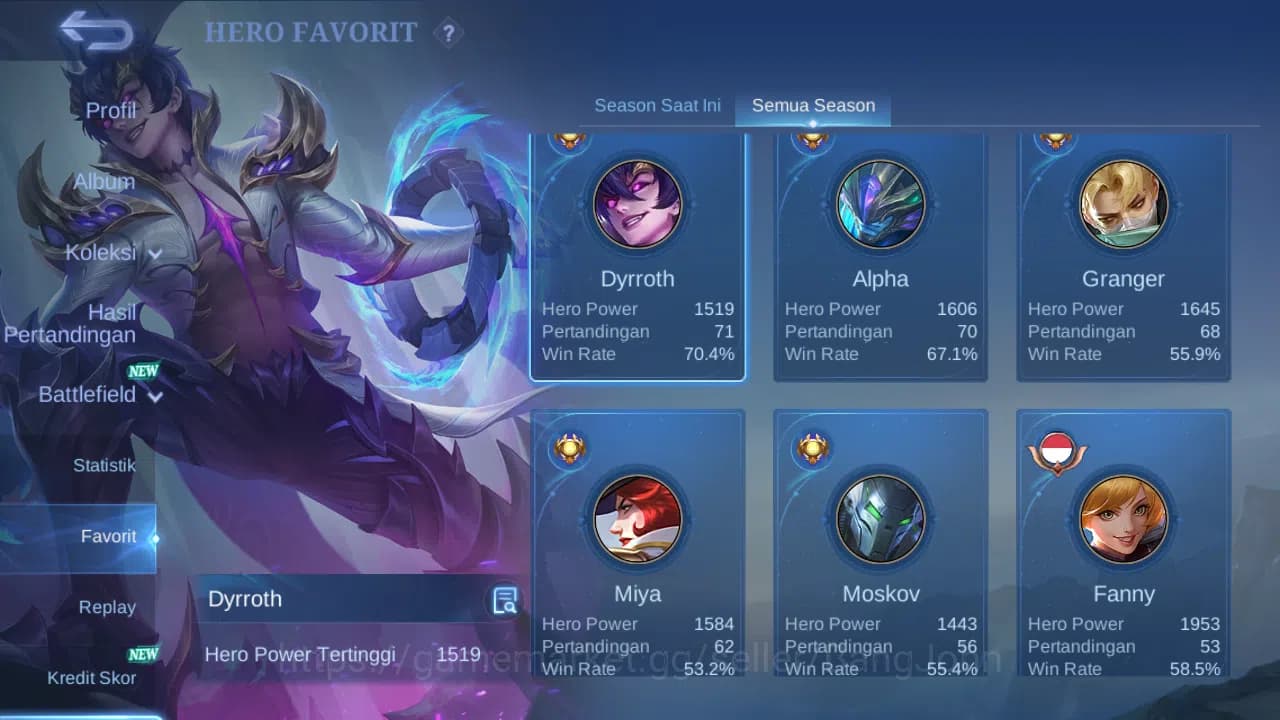Click the medal badge above Dyrroth's card
Viewport: 1280px width, 720px height.
568,138
